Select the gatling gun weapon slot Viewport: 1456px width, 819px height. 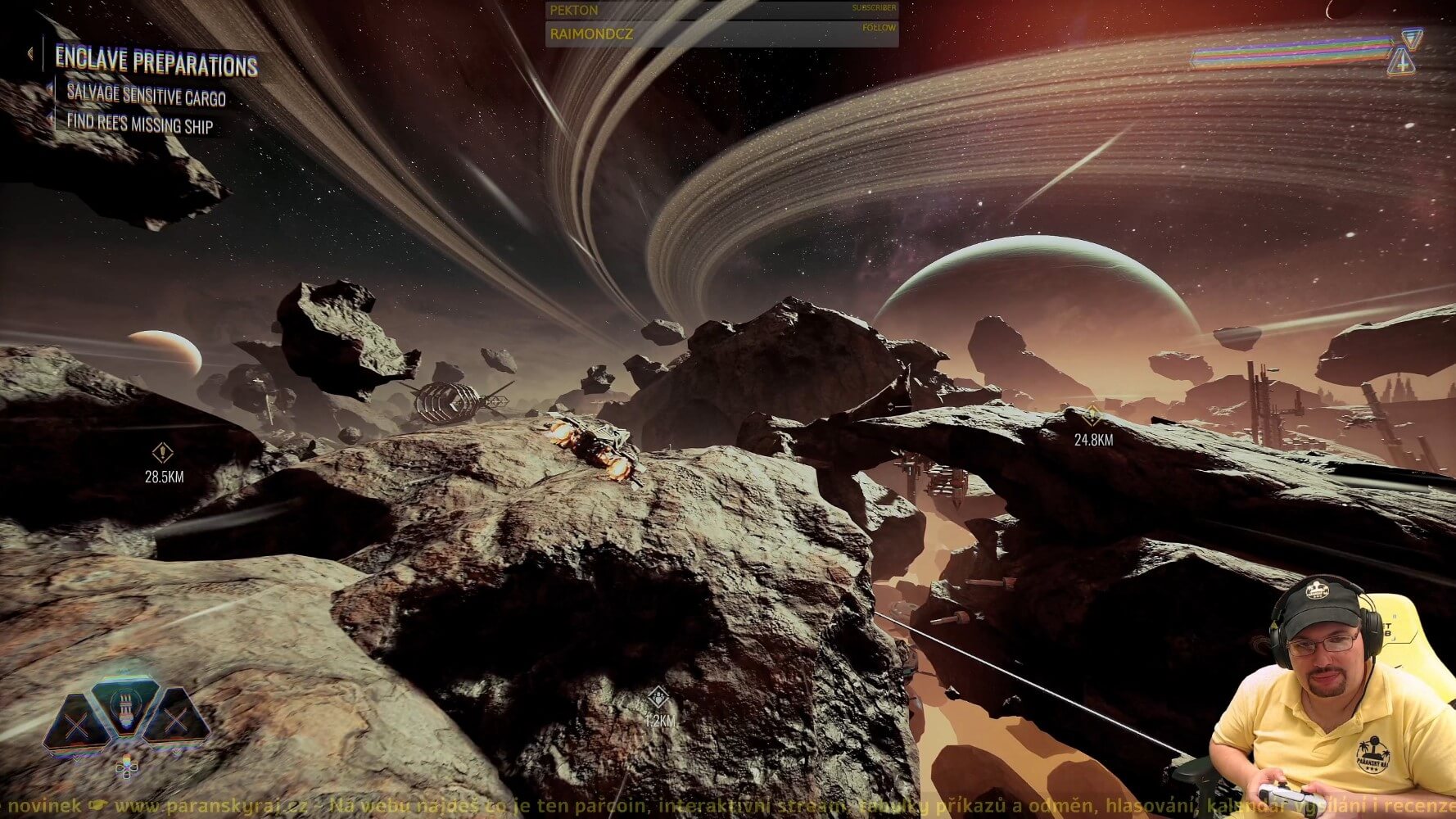pyautogui.click(x=124, y=707)
